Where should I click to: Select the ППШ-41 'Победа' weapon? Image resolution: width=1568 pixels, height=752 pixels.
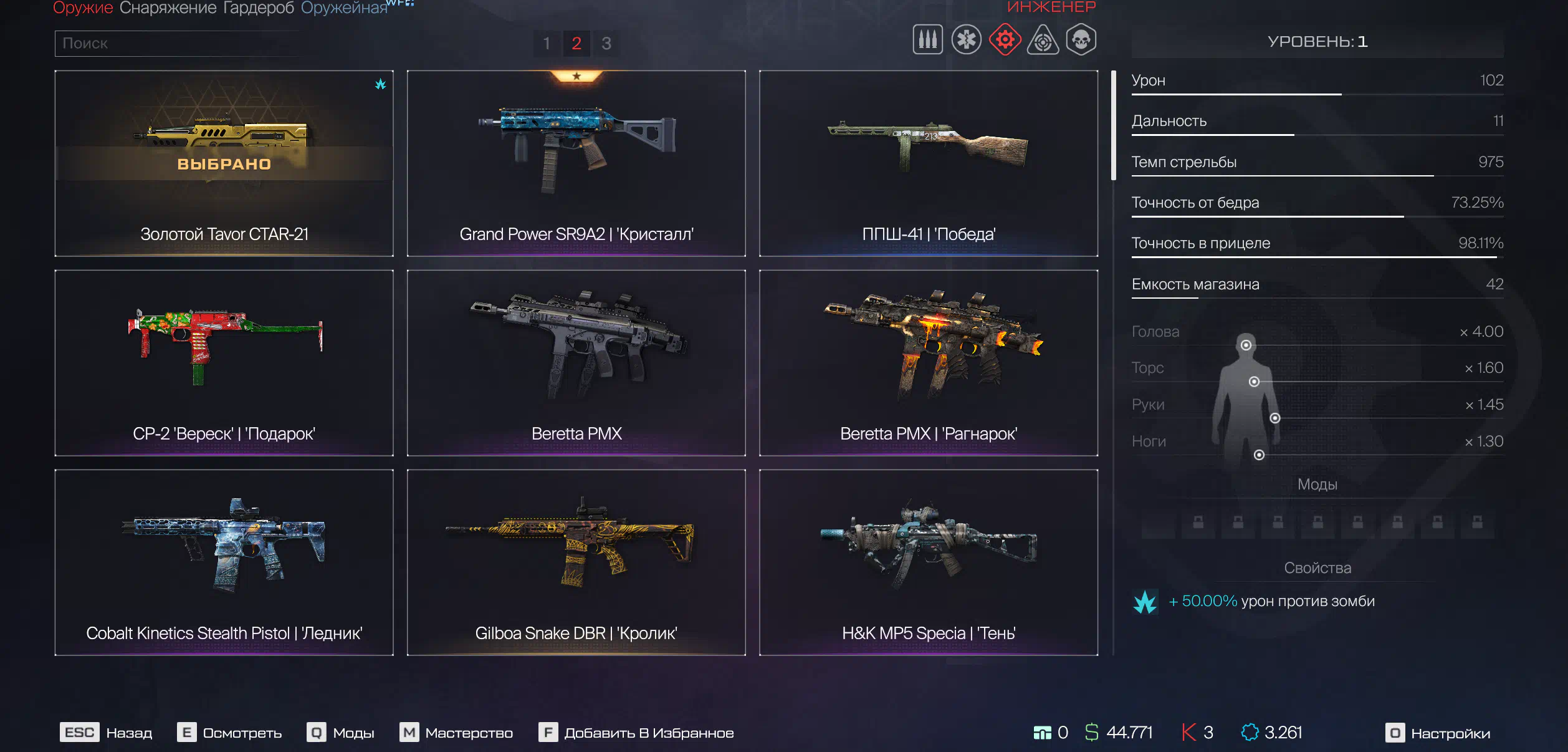929,163
